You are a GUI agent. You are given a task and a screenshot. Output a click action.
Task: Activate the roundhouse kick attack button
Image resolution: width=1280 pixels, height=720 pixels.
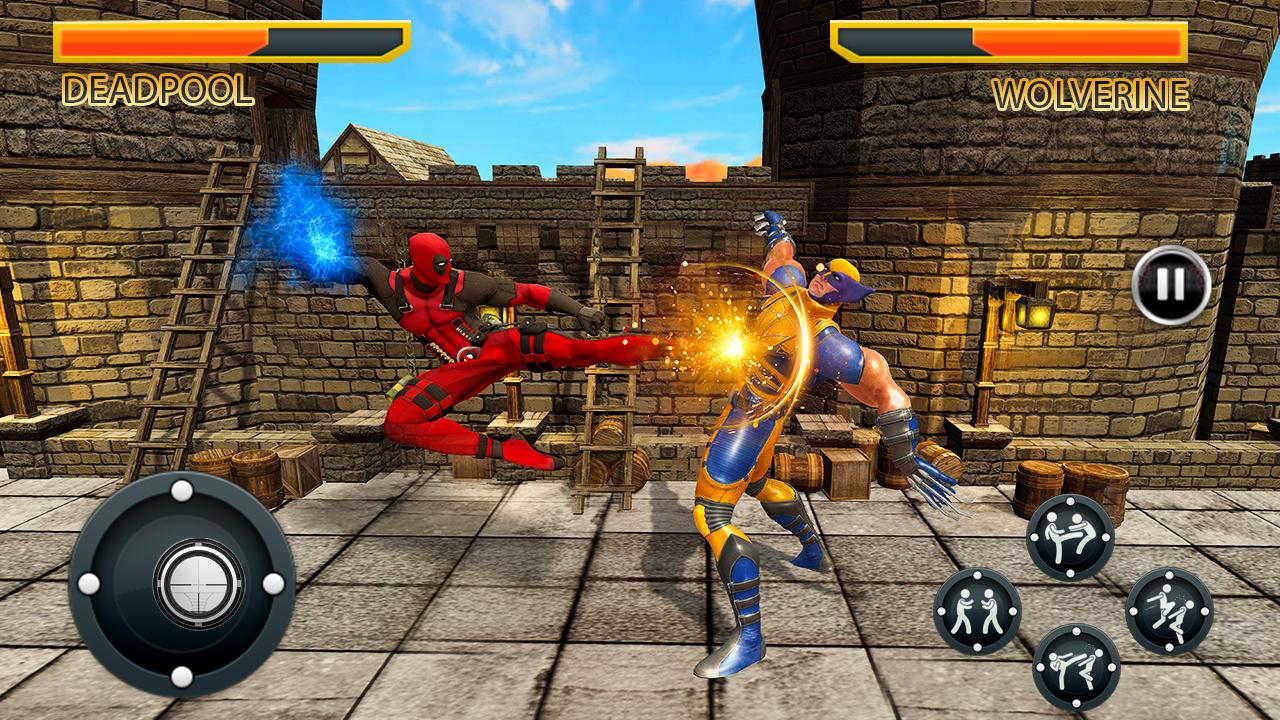(1075, 662)
